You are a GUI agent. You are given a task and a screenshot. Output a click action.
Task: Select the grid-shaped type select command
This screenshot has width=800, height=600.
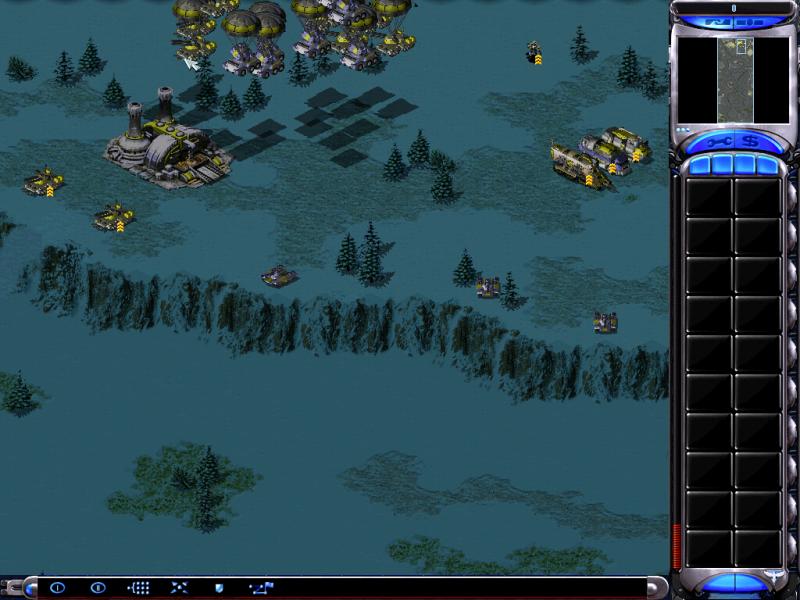click(x=139, y=588)
